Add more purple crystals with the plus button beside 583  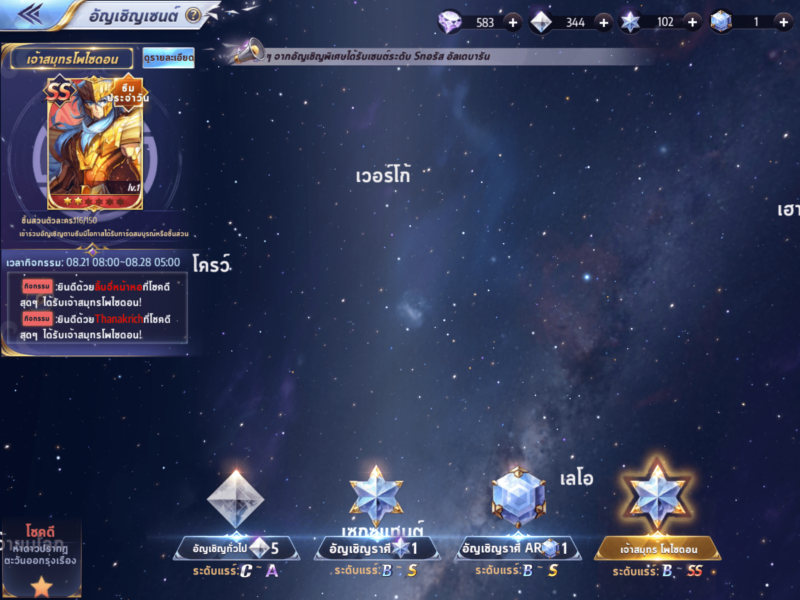tap(512, 22)
